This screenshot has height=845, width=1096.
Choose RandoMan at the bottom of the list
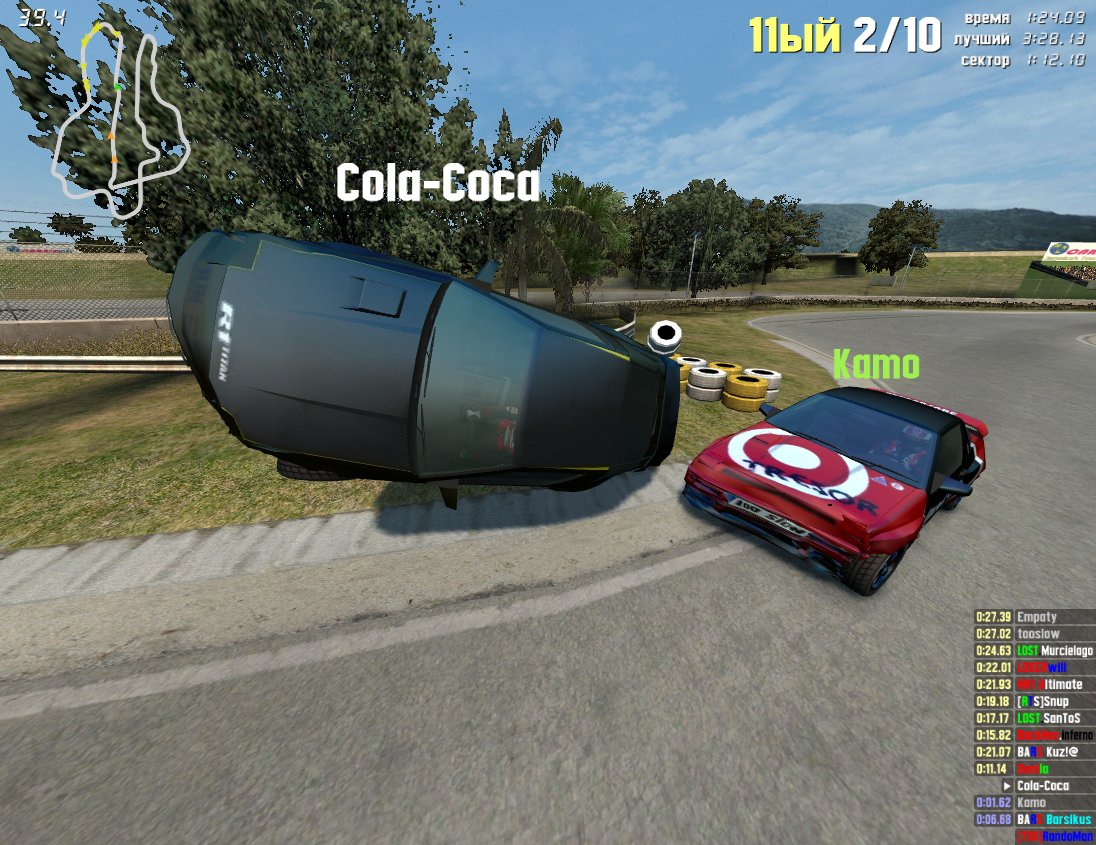(1055, 837)
